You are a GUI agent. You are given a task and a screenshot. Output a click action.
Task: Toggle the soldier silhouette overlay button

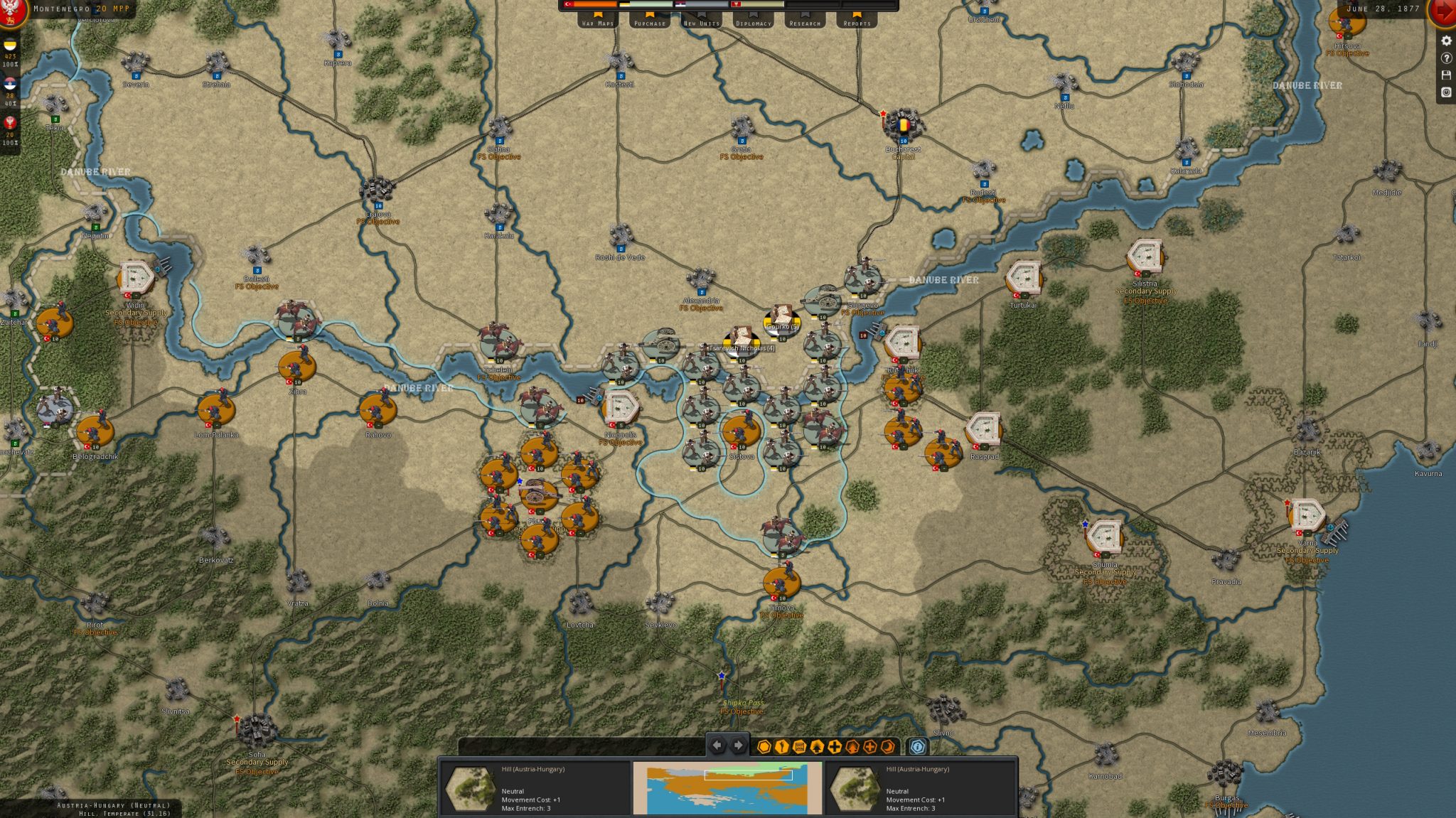coord(782,747)
